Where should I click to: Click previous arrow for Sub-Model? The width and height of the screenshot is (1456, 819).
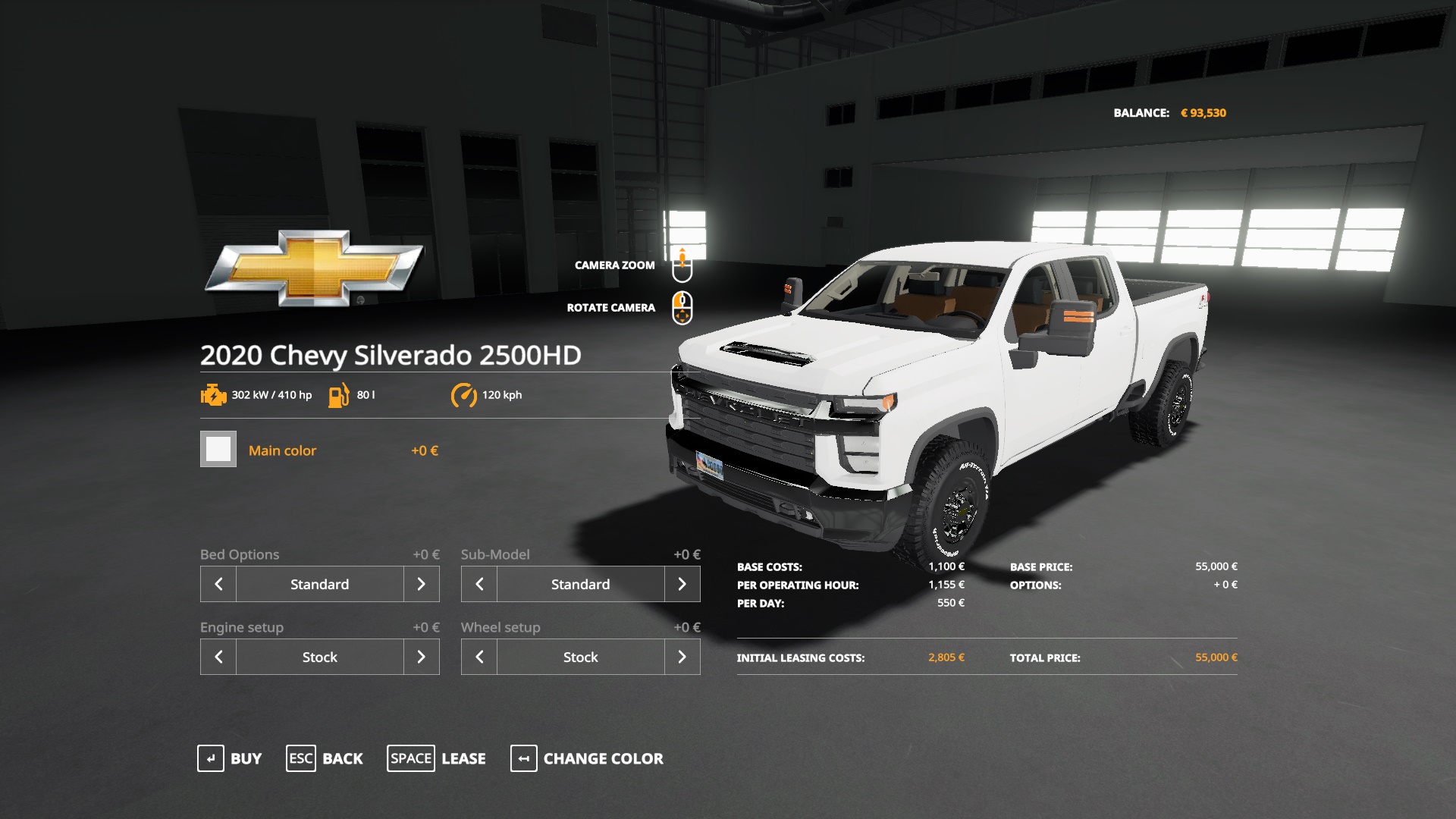tap(479, 584)
